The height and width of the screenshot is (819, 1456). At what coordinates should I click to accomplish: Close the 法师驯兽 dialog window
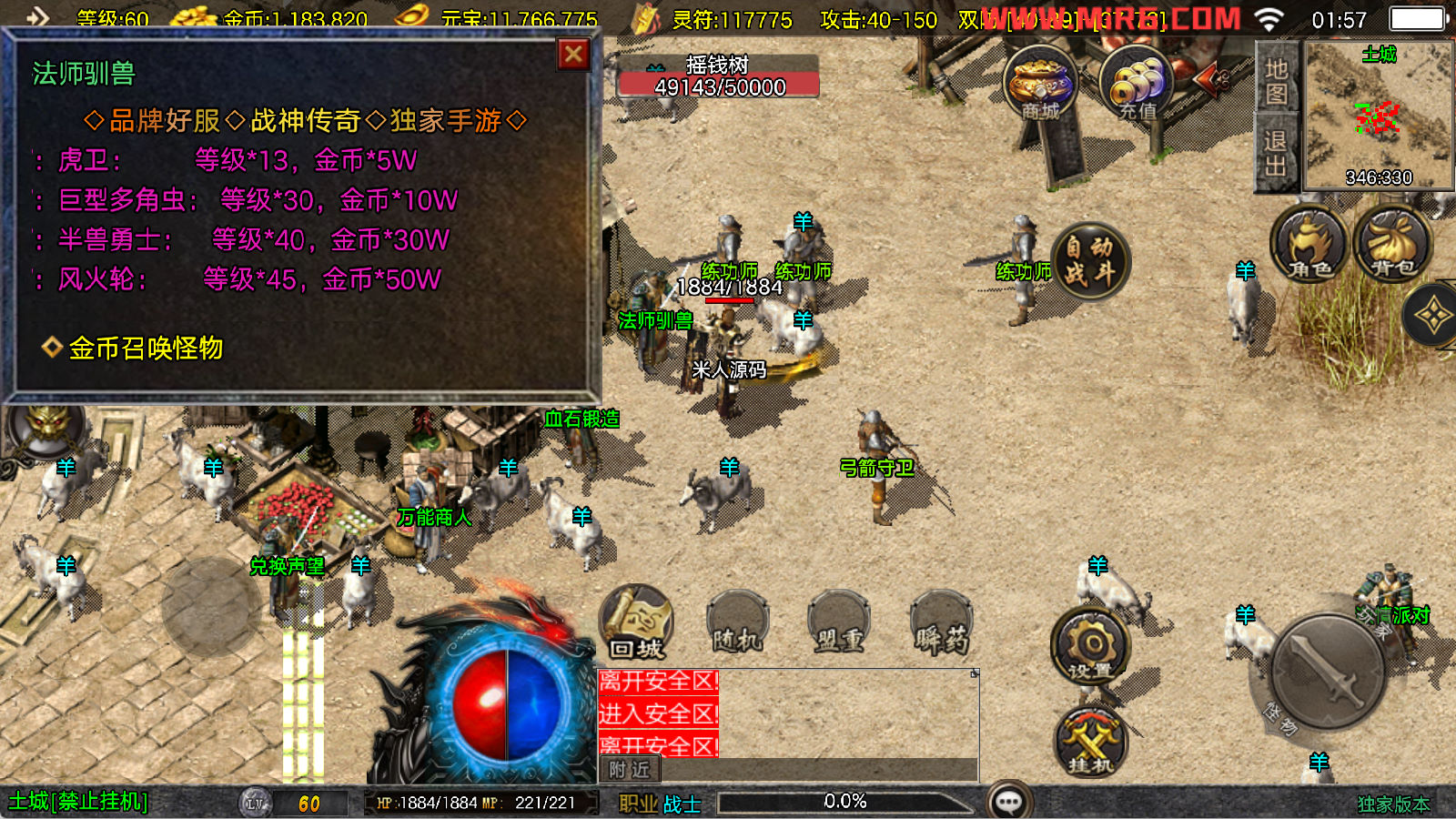pyautogui.click(x=573, y=55)
